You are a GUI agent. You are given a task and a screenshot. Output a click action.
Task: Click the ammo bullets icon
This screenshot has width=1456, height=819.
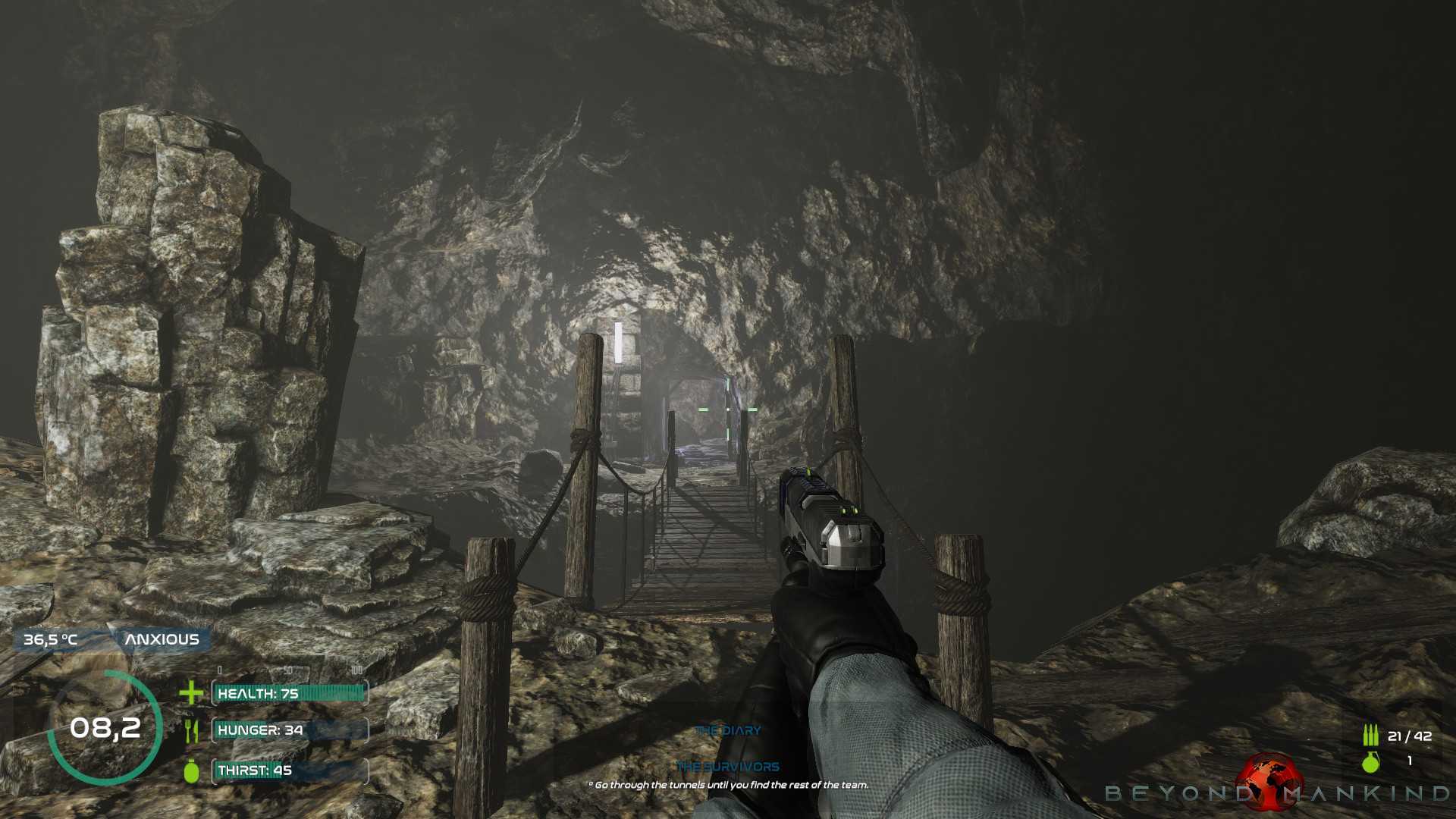pos(1370,736)
